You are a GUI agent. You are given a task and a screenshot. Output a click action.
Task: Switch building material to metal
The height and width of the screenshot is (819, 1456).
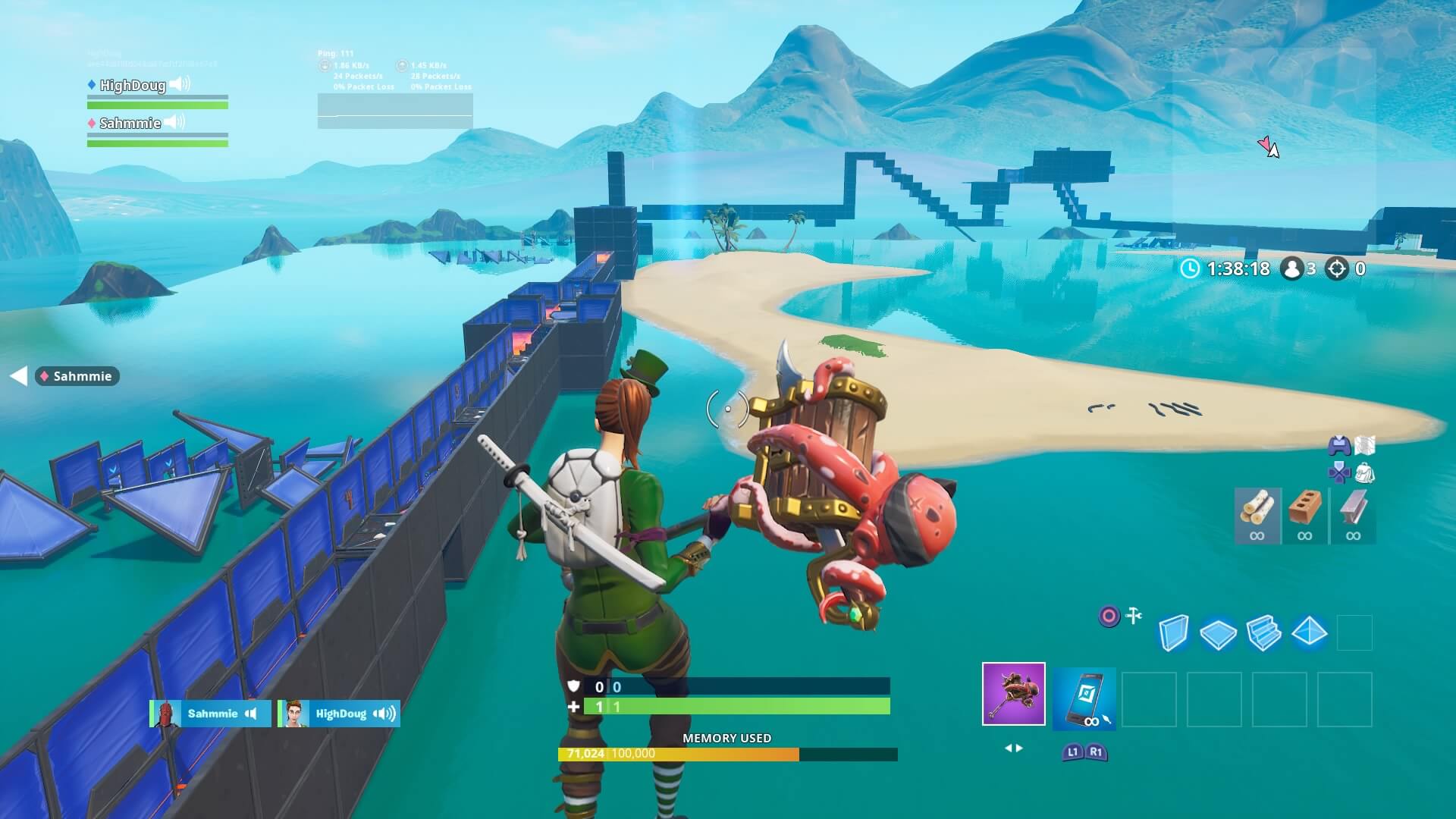point(1353,516)
